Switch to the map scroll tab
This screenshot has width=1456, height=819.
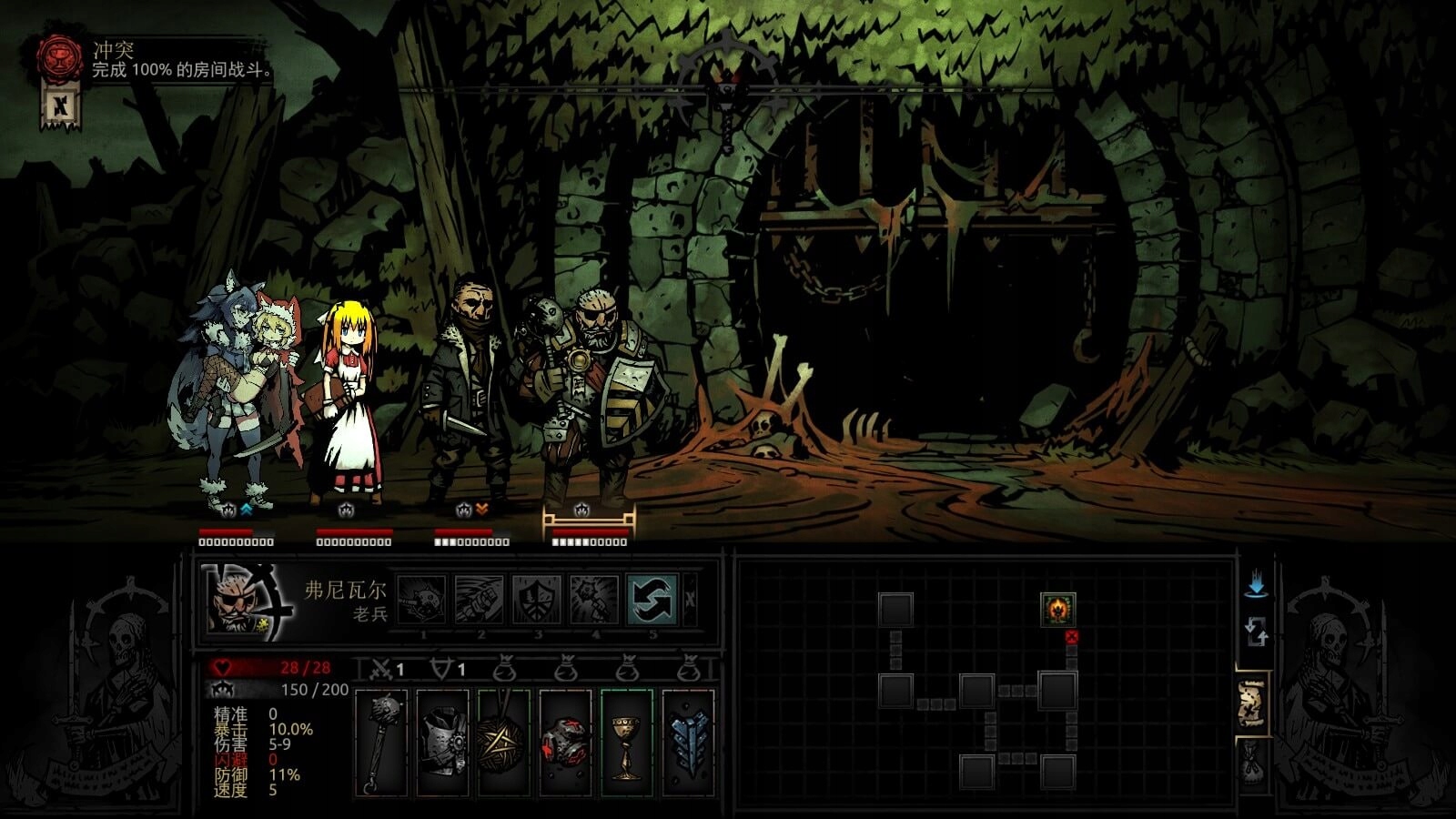click(1253, 703)
